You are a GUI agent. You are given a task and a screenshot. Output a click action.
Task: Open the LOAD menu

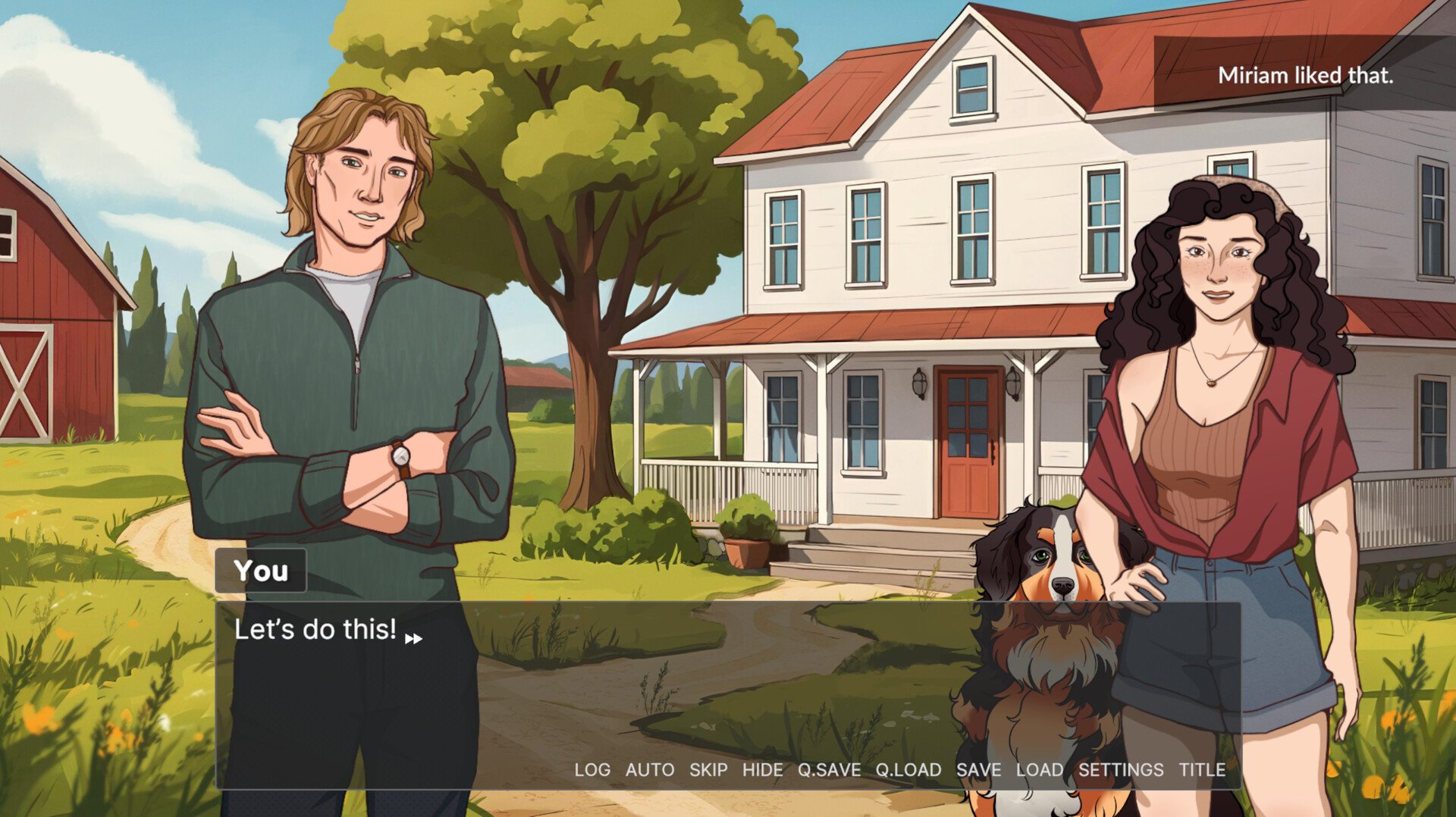tap(1040, 770)
